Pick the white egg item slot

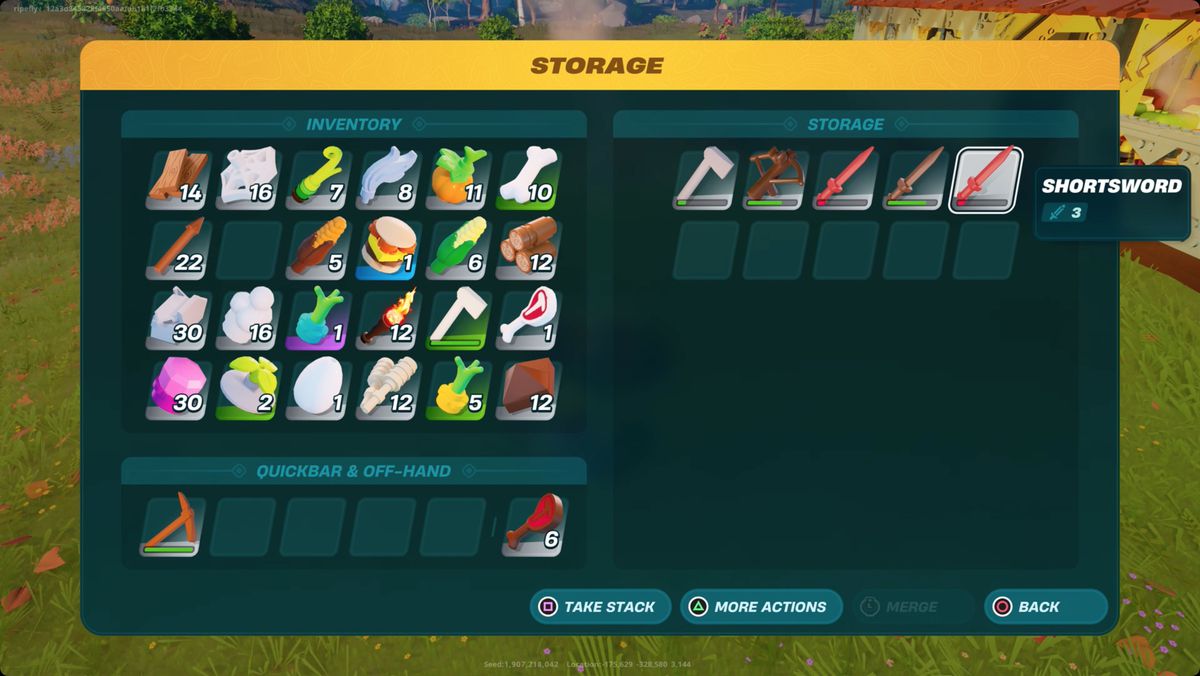[318, 389]
